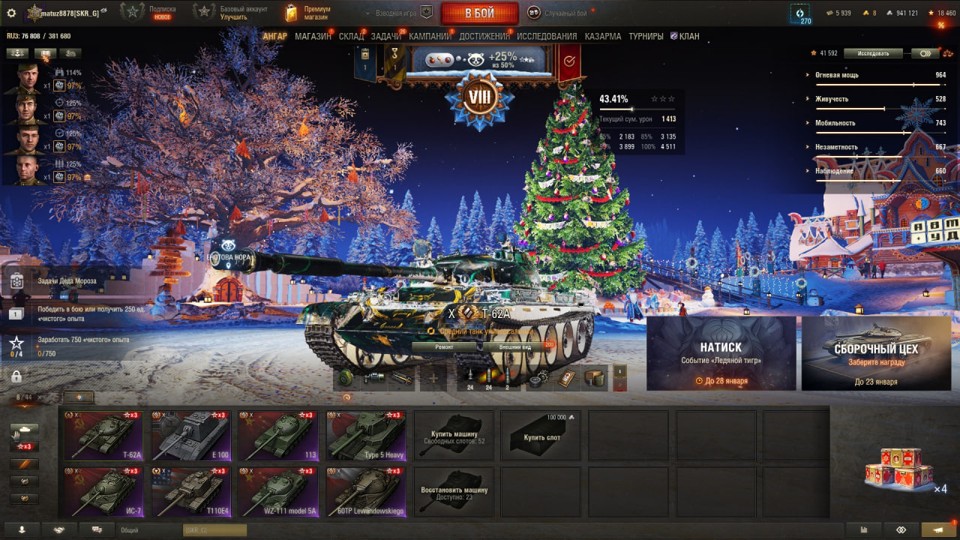This screenshot has height=540, width=960.
Task: Open the МАГАЗИН store tab
Action: pos(313,37)
